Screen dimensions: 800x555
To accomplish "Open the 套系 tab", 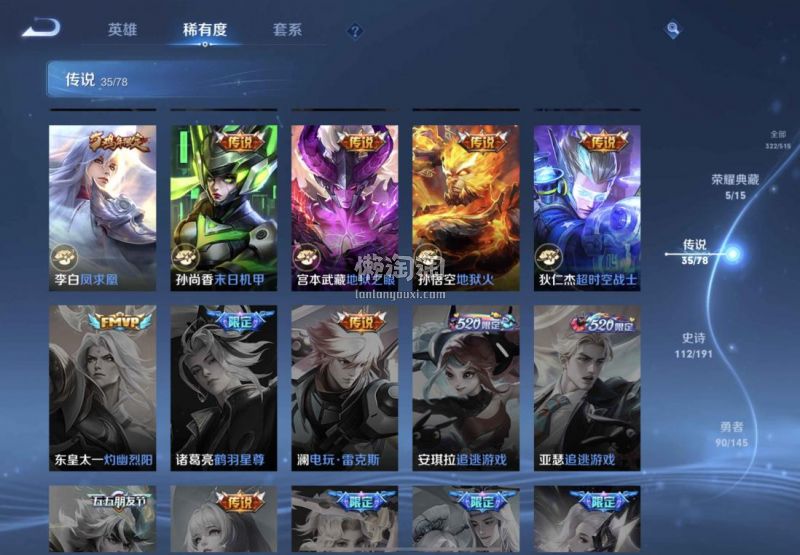I will click(287, 30).
